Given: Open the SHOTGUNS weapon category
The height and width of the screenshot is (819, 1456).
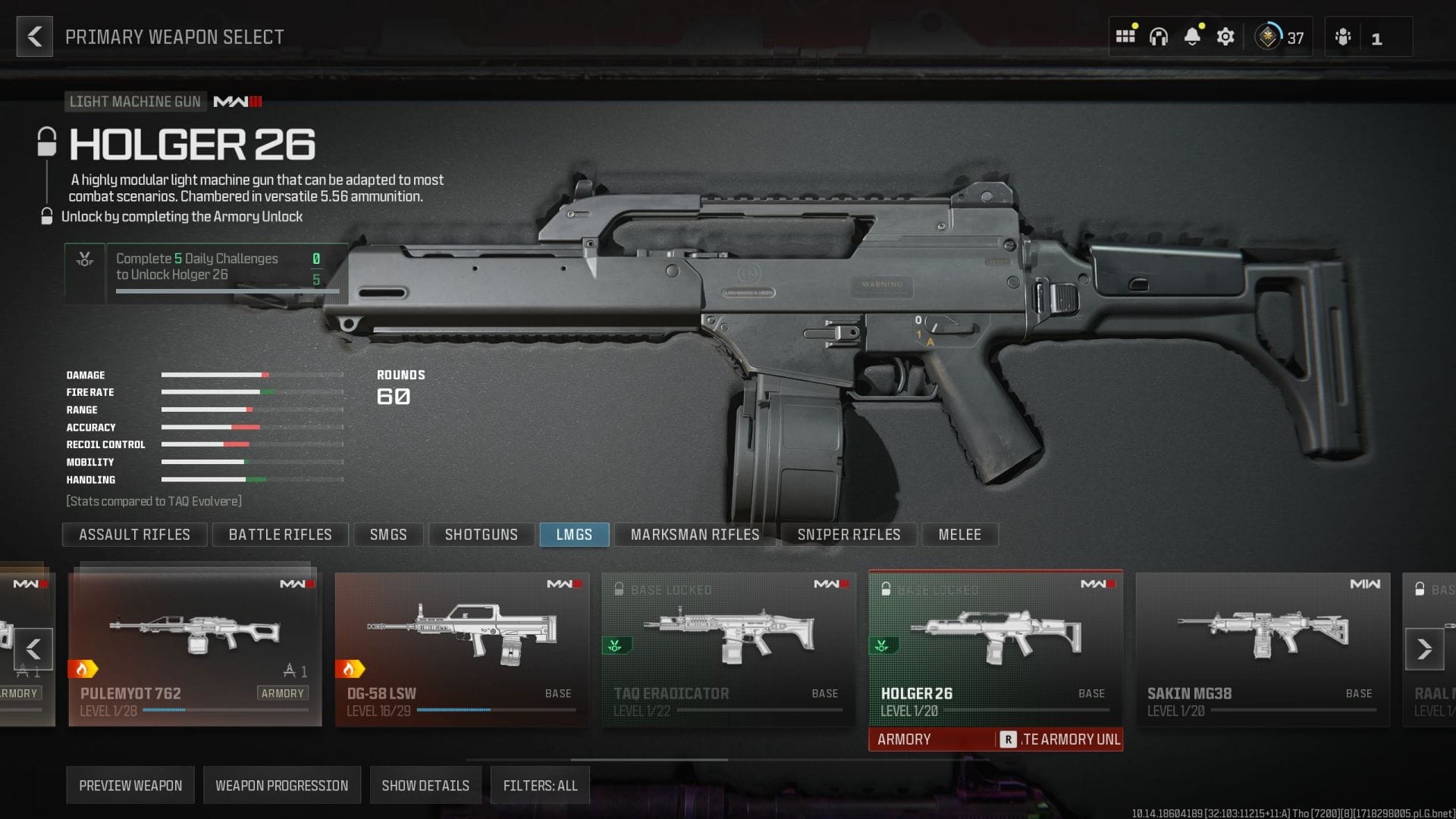Looking at the screenshot, I should point(481,535).
